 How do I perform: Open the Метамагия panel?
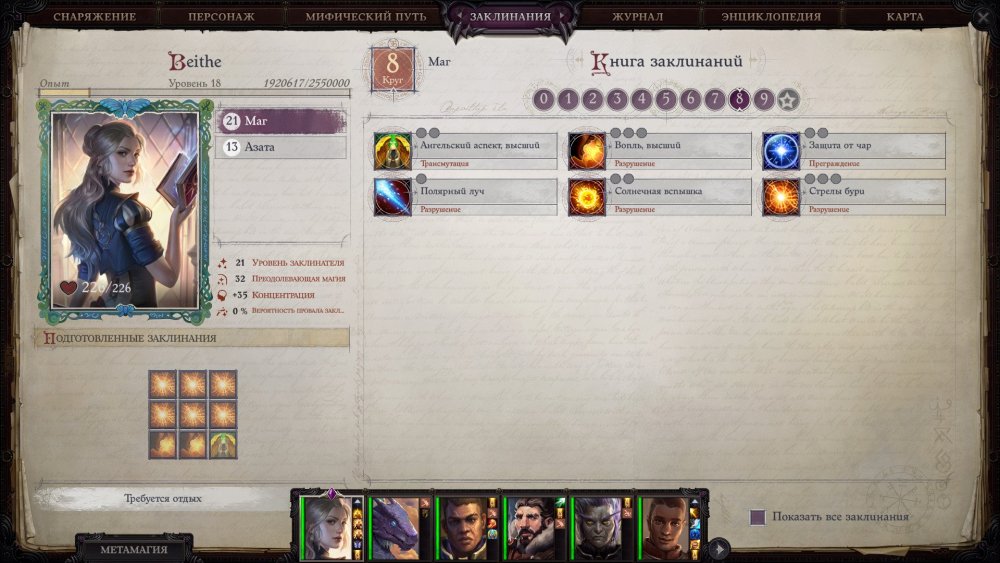(x=134, y=549)
